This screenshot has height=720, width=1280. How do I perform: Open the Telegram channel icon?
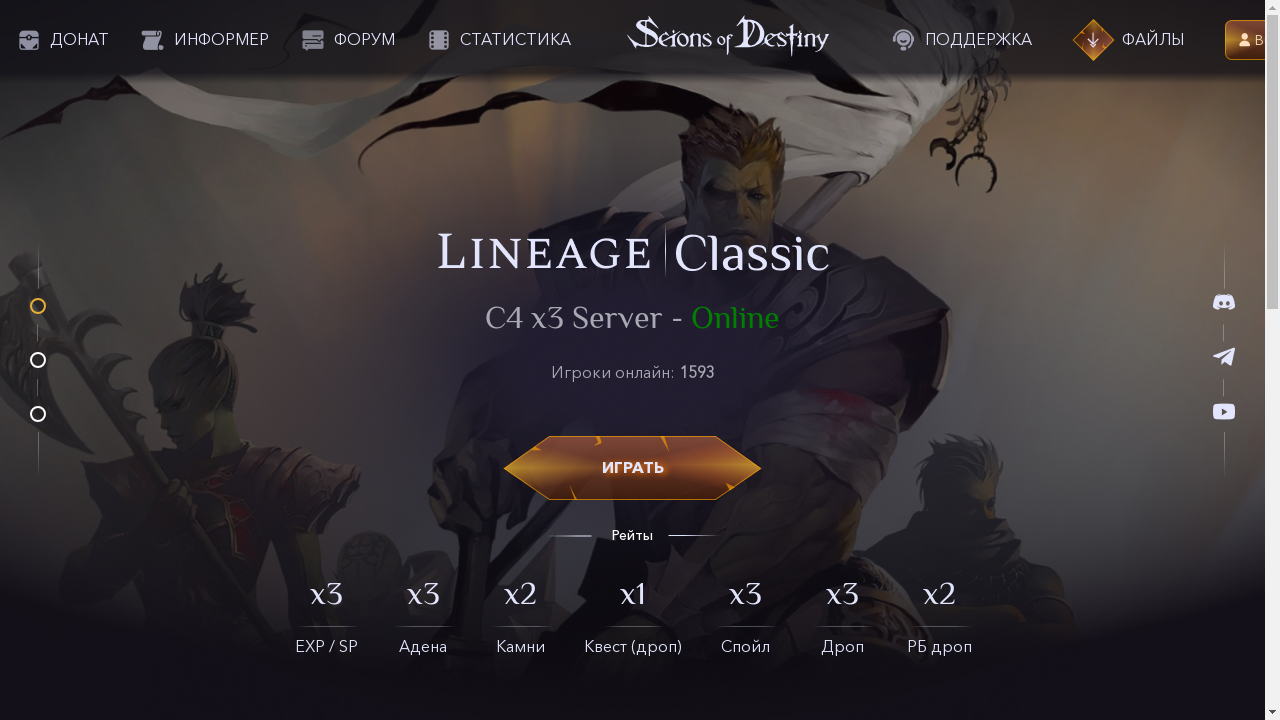pyautogui.click(x=1224, y=356)
